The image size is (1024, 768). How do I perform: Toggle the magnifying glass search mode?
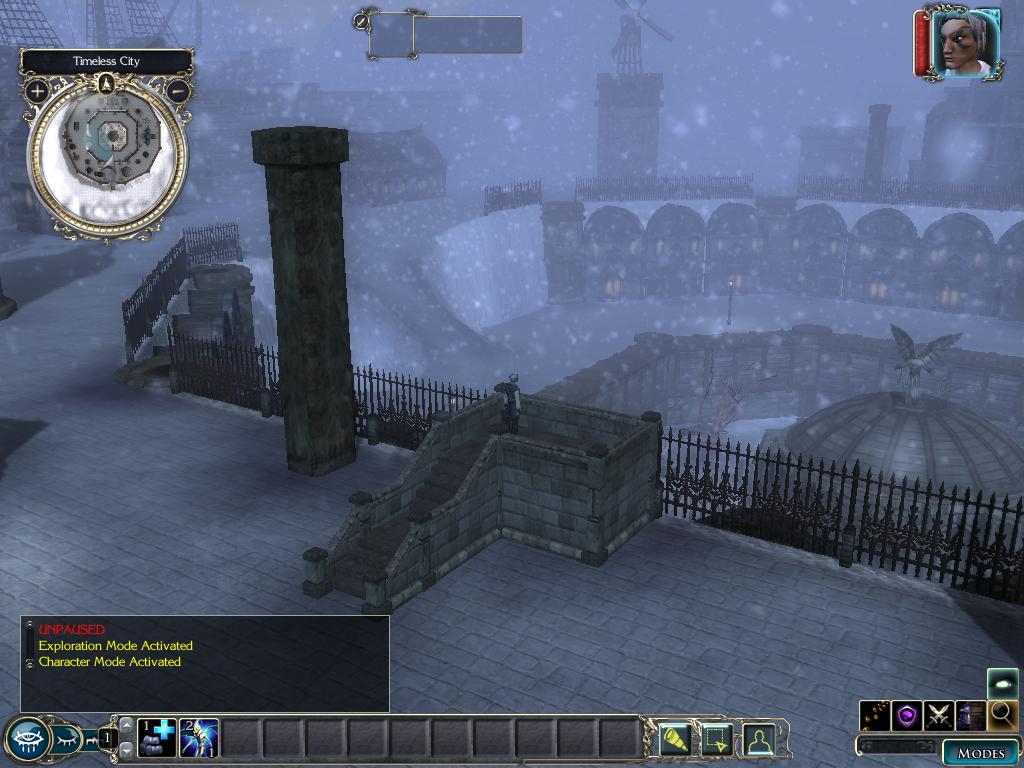pyautogui.click(x=1001, y=714)
